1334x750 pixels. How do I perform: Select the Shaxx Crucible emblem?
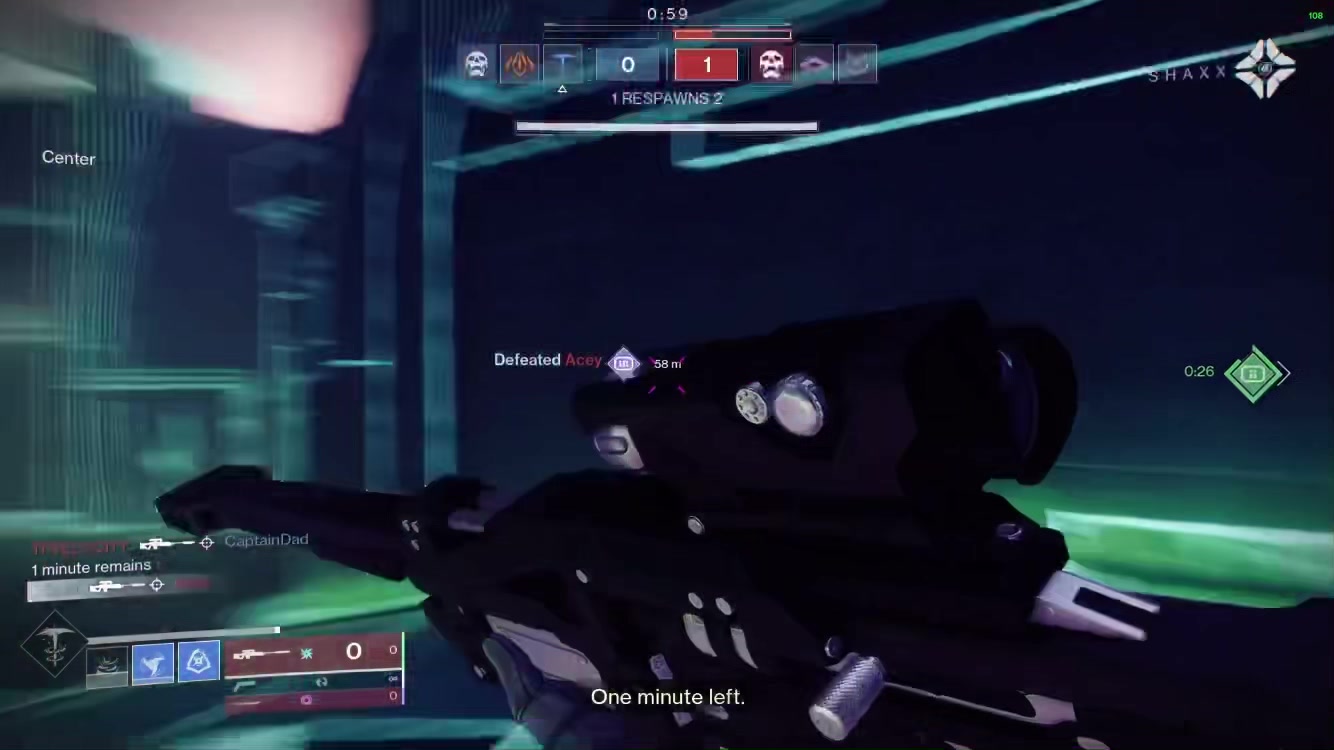[x=1264, y=69]
